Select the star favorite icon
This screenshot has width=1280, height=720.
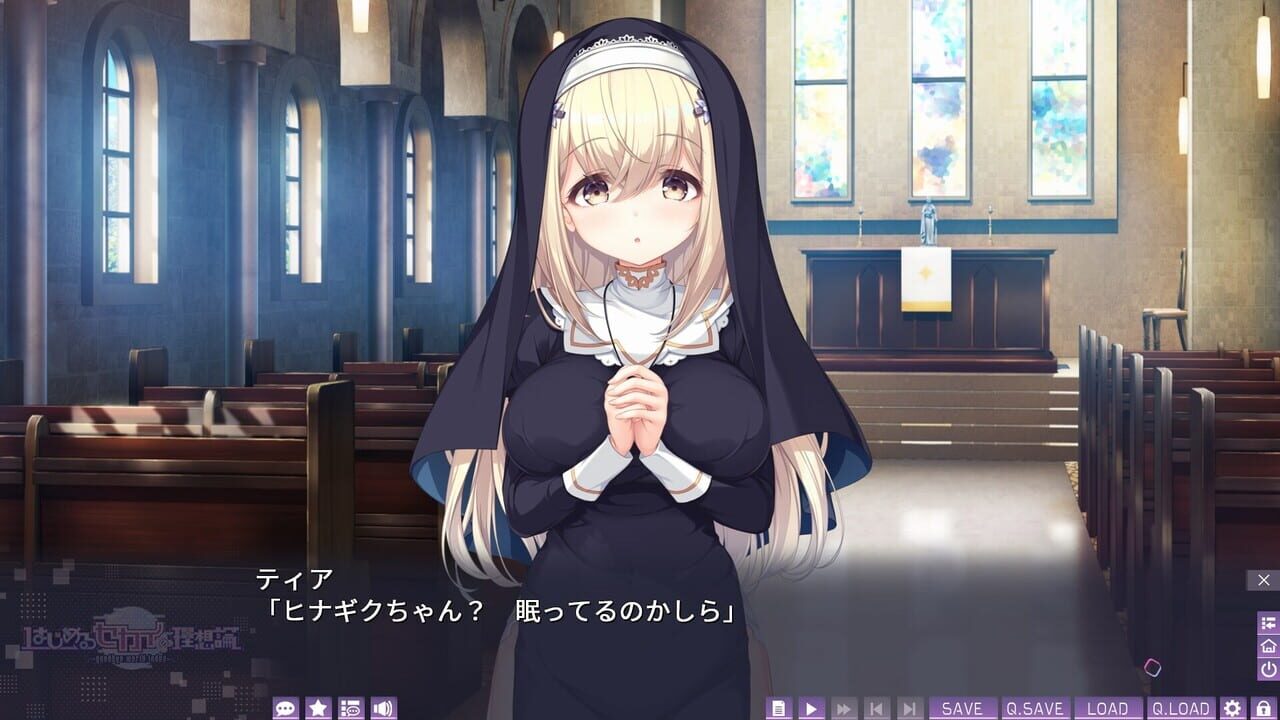(316, 705)
